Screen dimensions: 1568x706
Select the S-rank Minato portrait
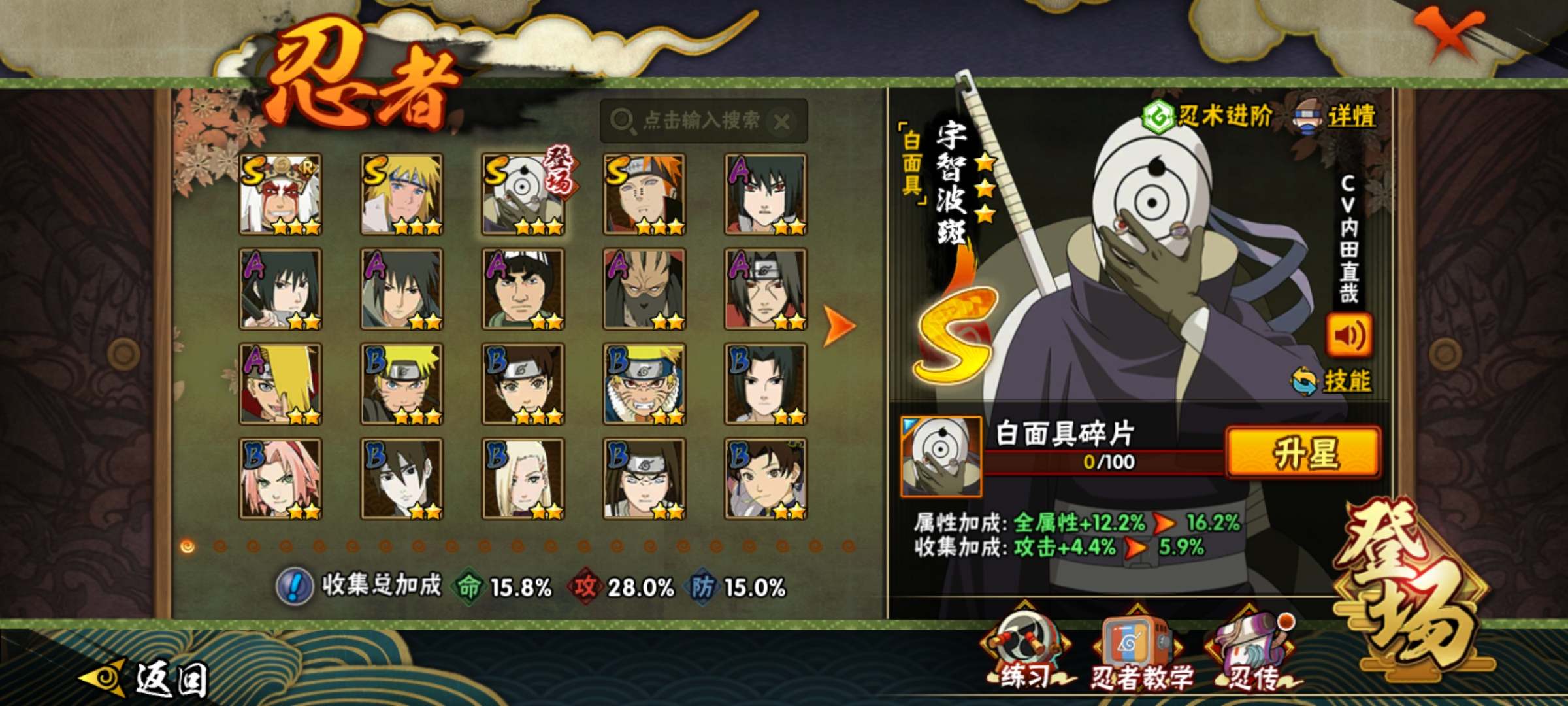click(402, 194)
